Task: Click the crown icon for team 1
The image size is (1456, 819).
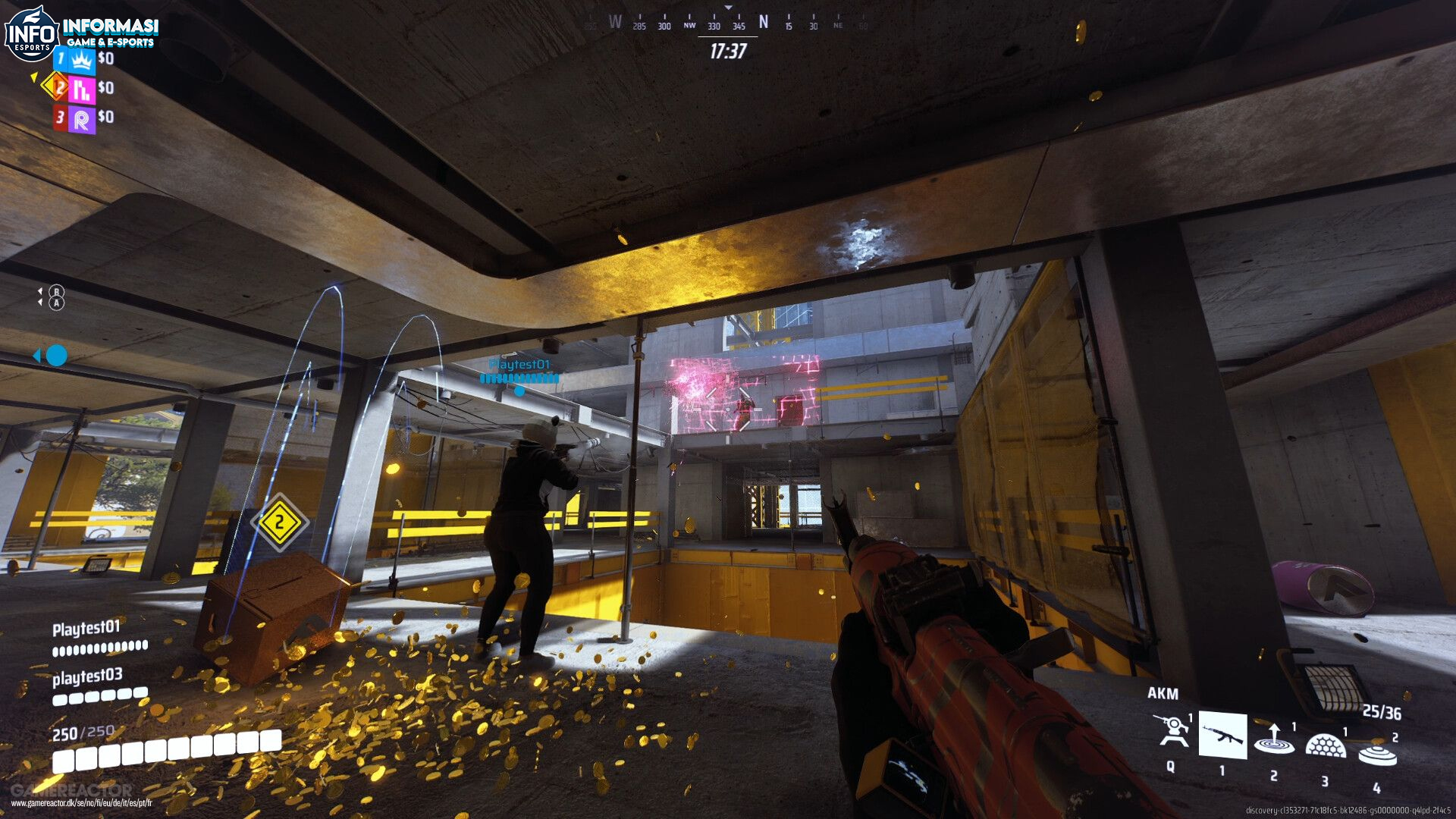Action: (x=81, y=61)
